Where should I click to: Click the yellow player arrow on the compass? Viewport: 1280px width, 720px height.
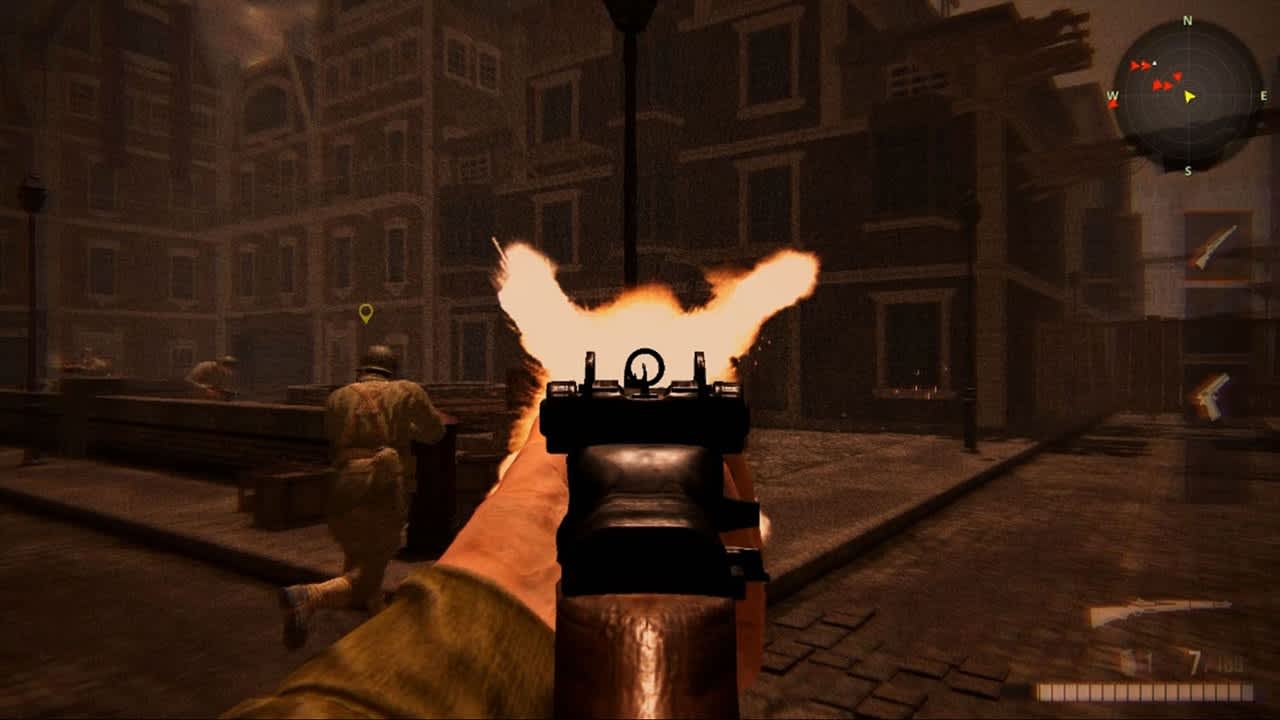[x=1189, y=97]
